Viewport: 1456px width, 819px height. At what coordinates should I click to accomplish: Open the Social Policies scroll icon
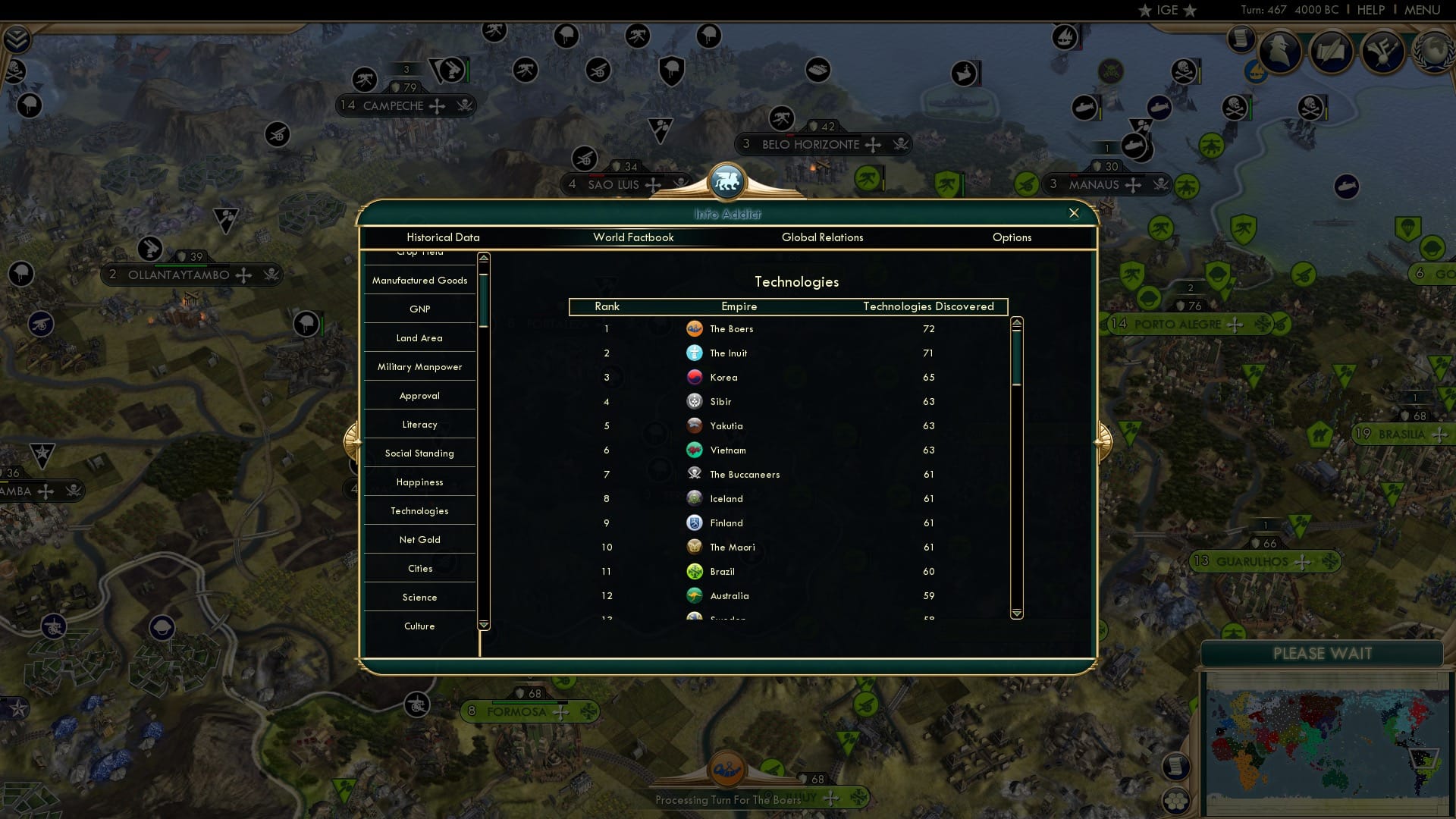tap(1331, 52)
